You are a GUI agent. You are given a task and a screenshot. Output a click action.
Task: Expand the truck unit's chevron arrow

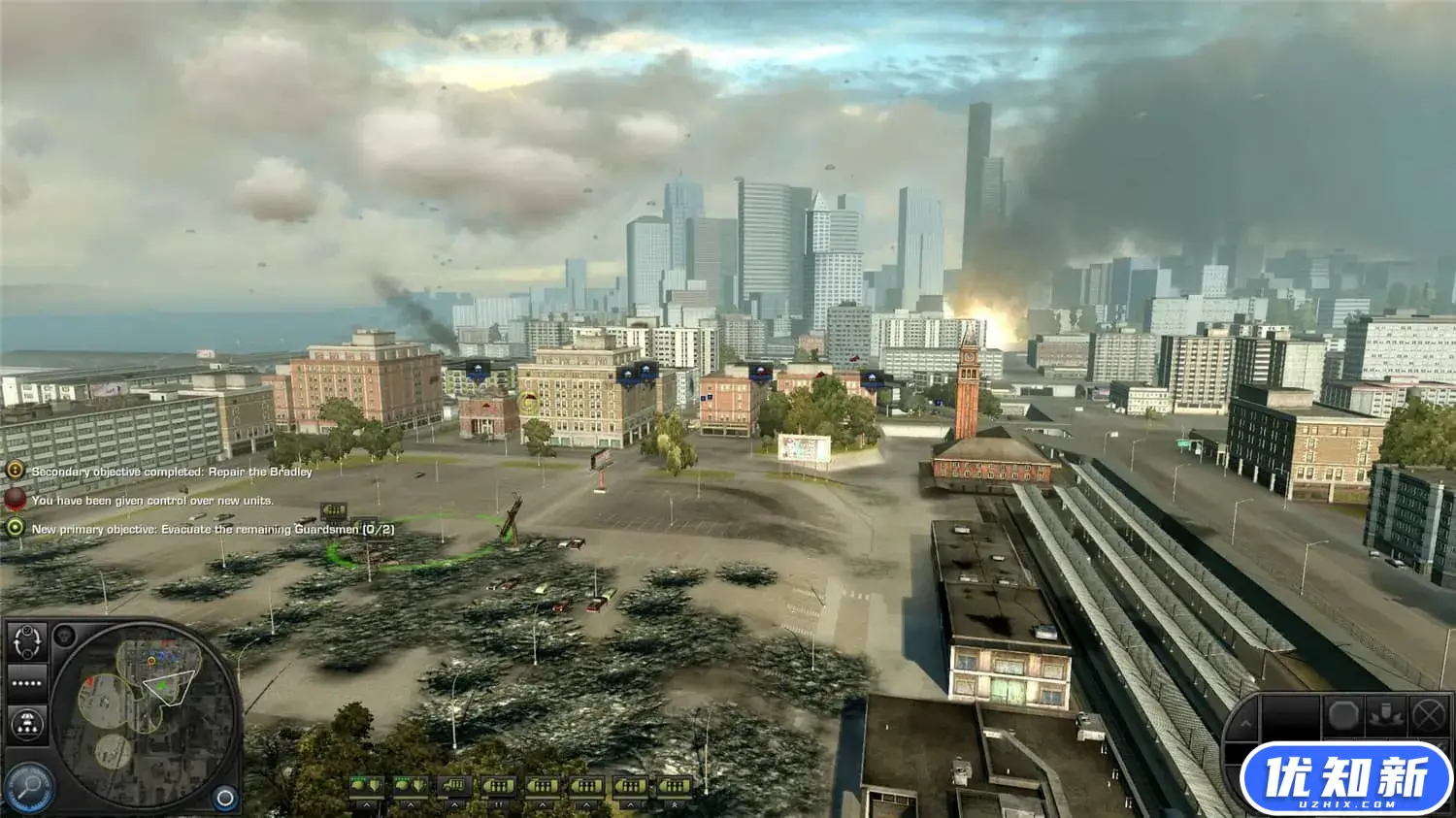(x=455, y=804)
